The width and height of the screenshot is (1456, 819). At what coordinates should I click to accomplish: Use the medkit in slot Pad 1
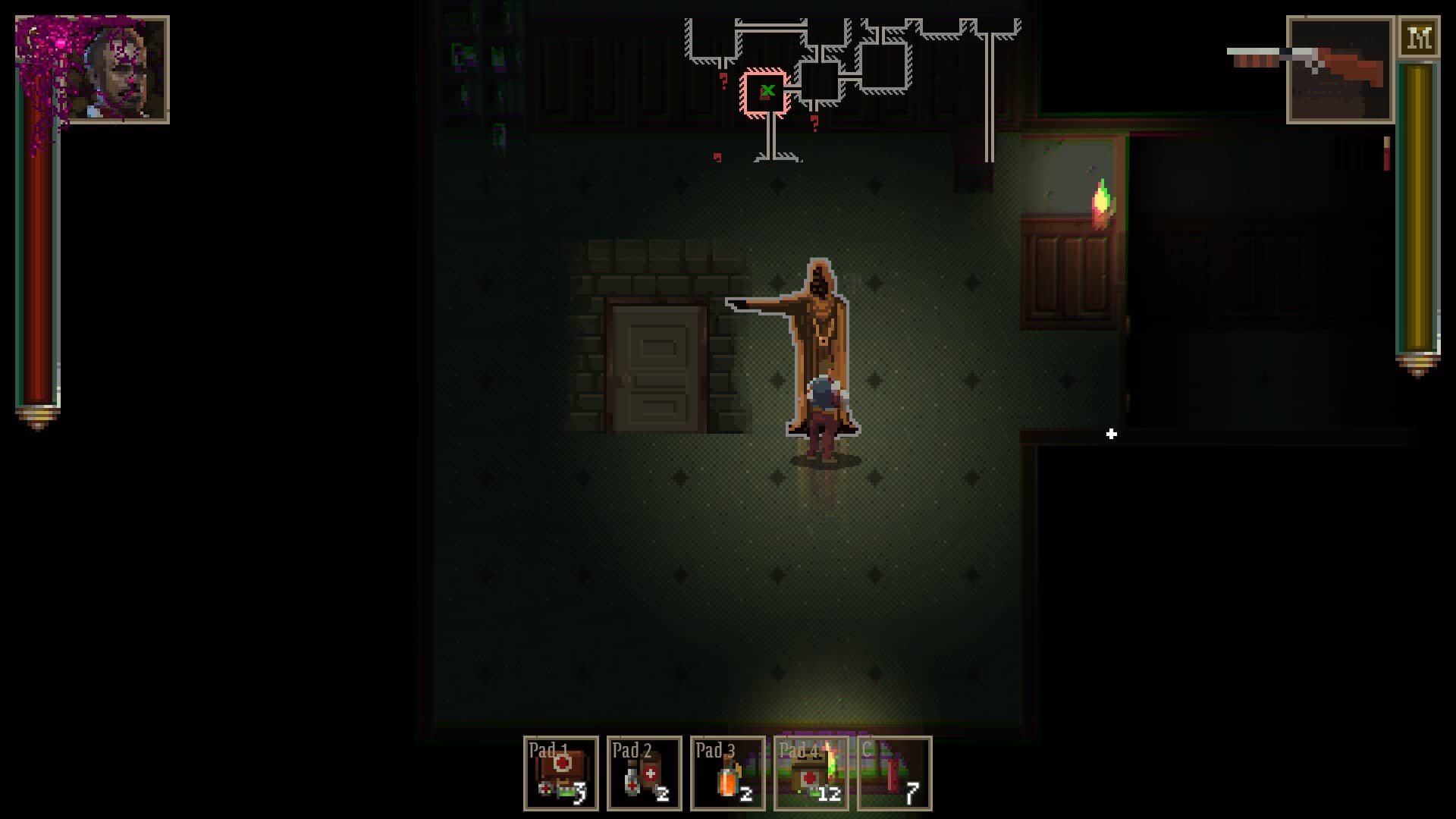click(x=561, y=773)
